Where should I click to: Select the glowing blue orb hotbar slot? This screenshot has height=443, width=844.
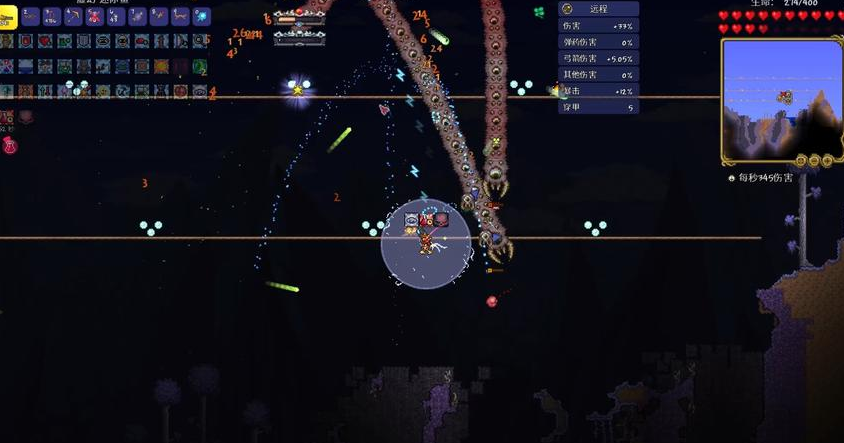[x=201, y=17]
